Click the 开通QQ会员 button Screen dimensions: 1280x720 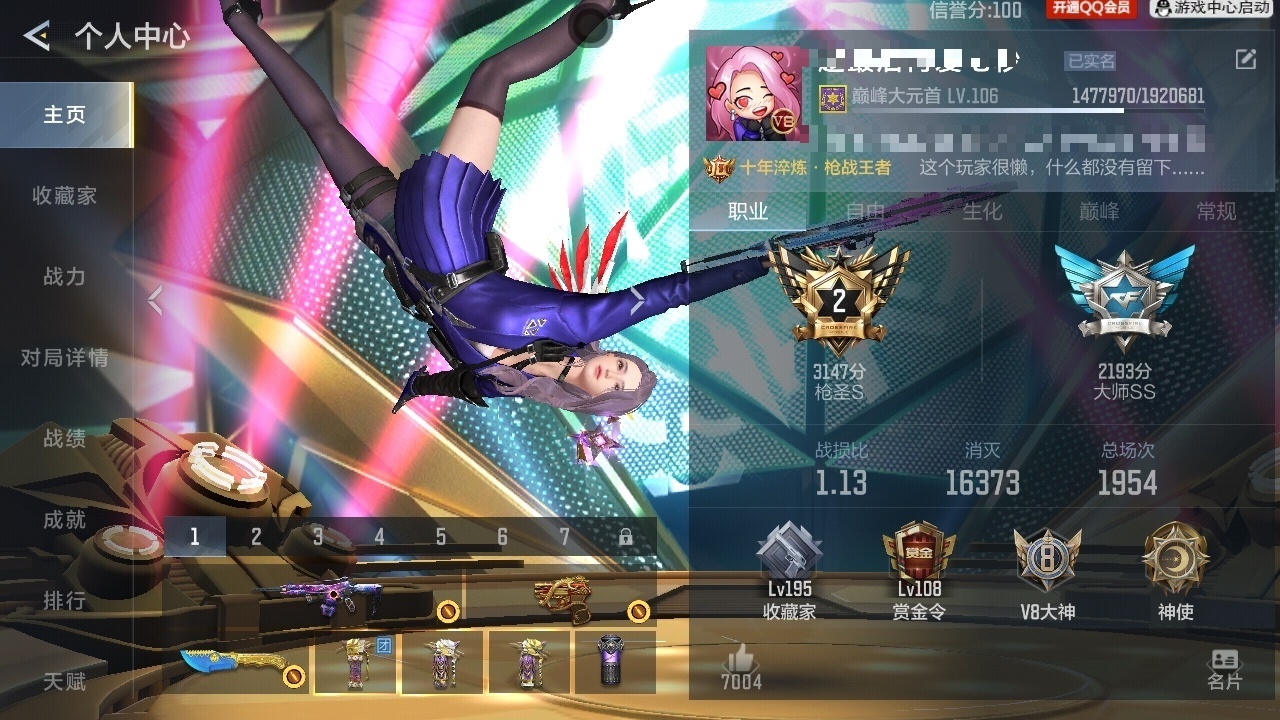(x=1091, y=9)
